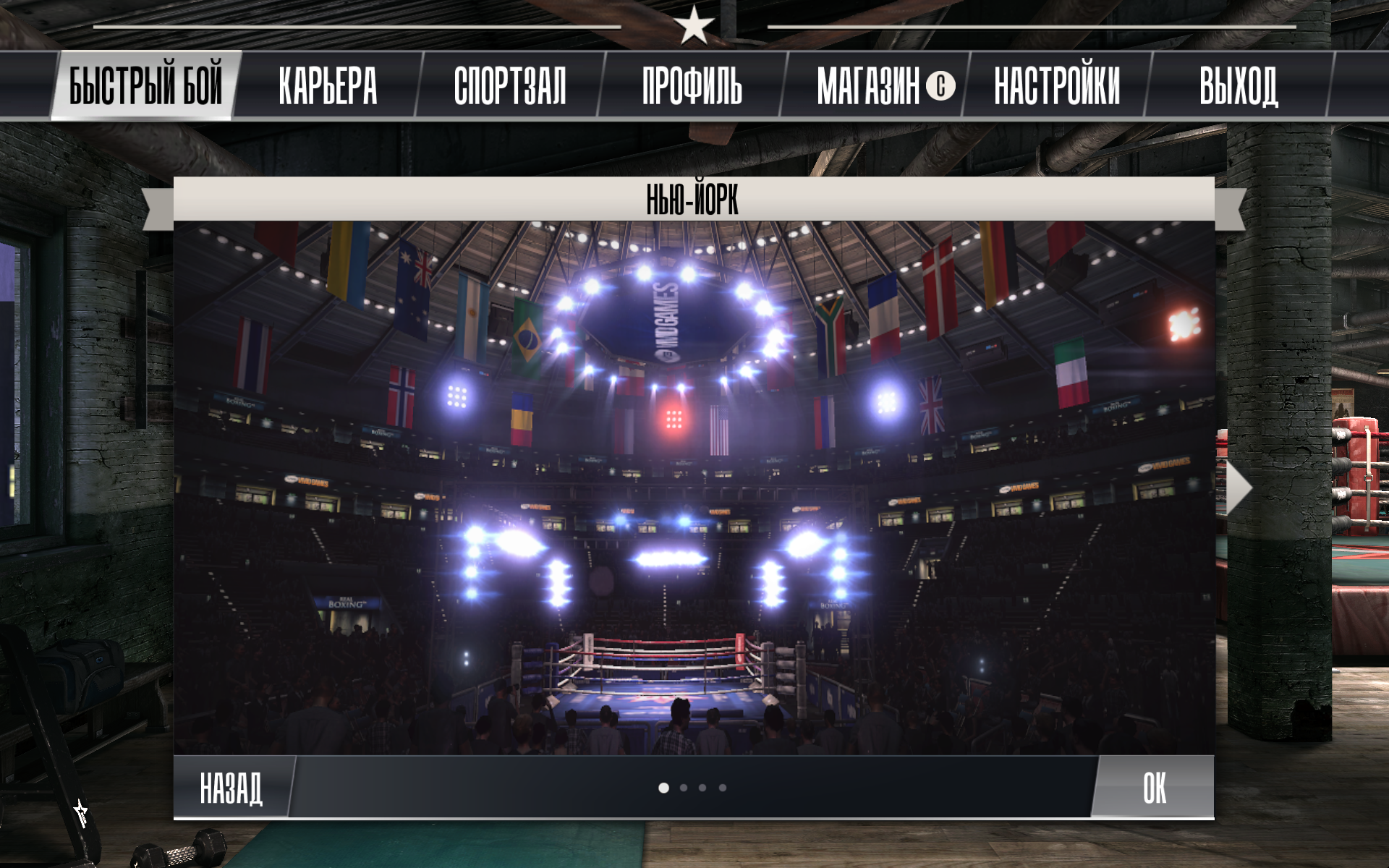Image resolution: width=1389 pixels, height=868 pixels.
Task: Choose the Нью-Йорк arena preview image
Action: pos(694,488)
